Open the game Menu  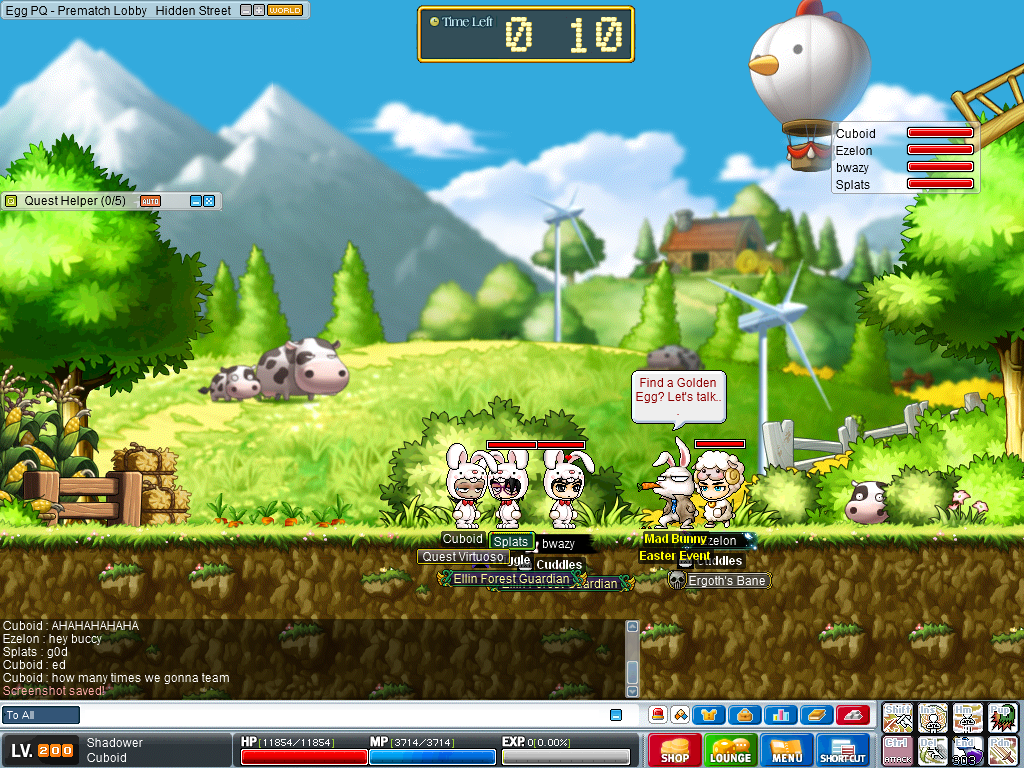tap(786, 750)
